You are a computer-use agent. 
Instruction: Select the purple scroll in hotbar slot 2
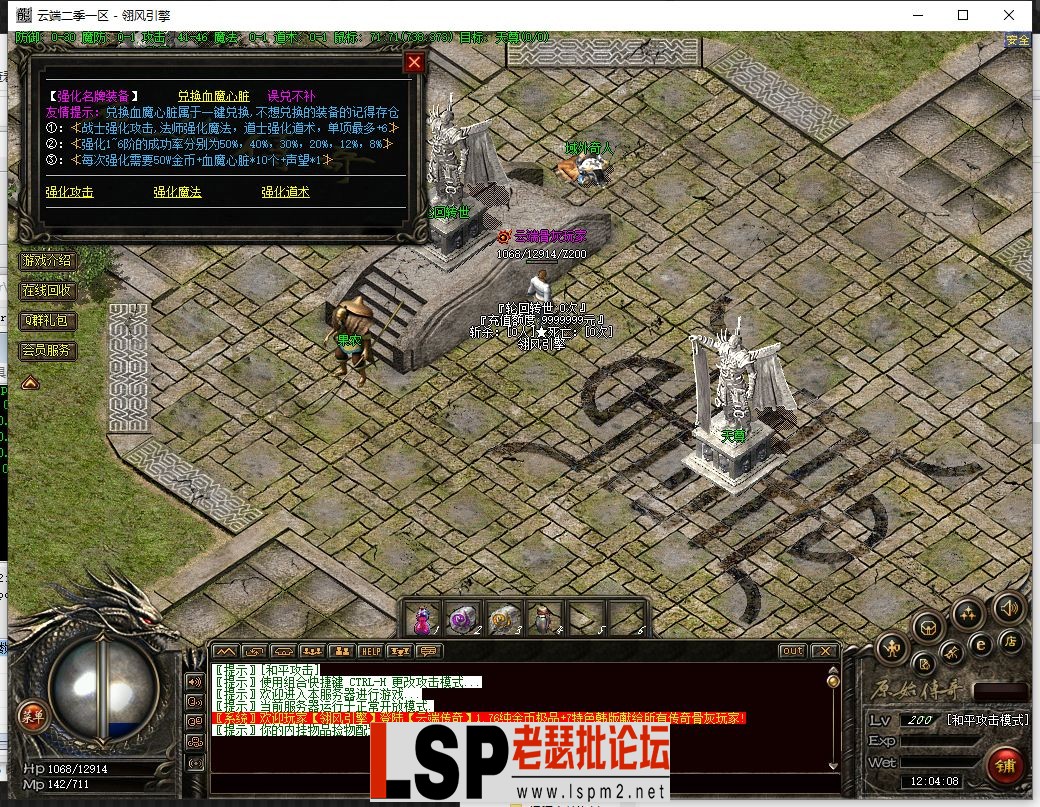463,619
